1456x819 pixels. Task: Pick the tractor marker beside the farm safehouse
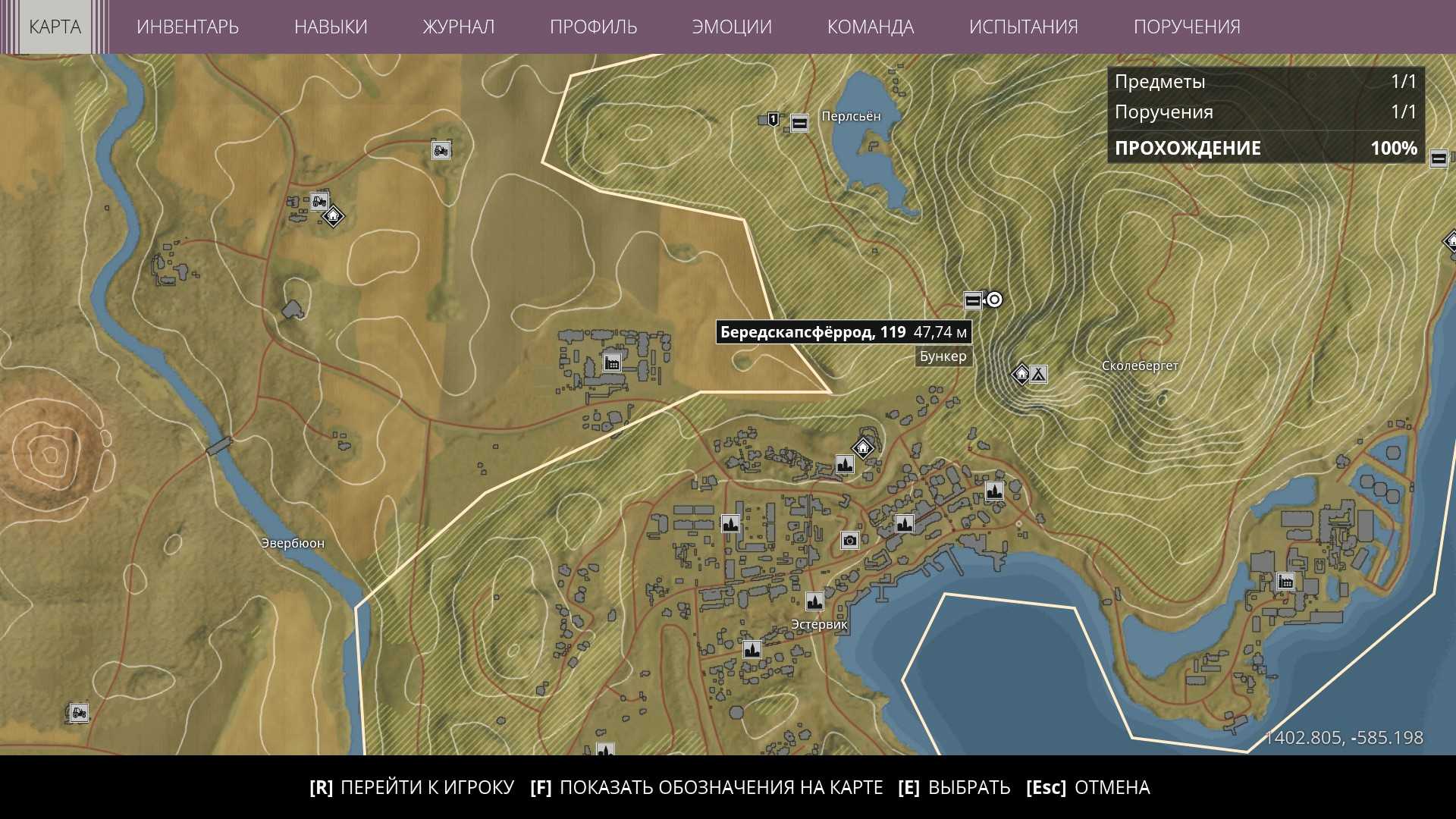tap(319, 202)
